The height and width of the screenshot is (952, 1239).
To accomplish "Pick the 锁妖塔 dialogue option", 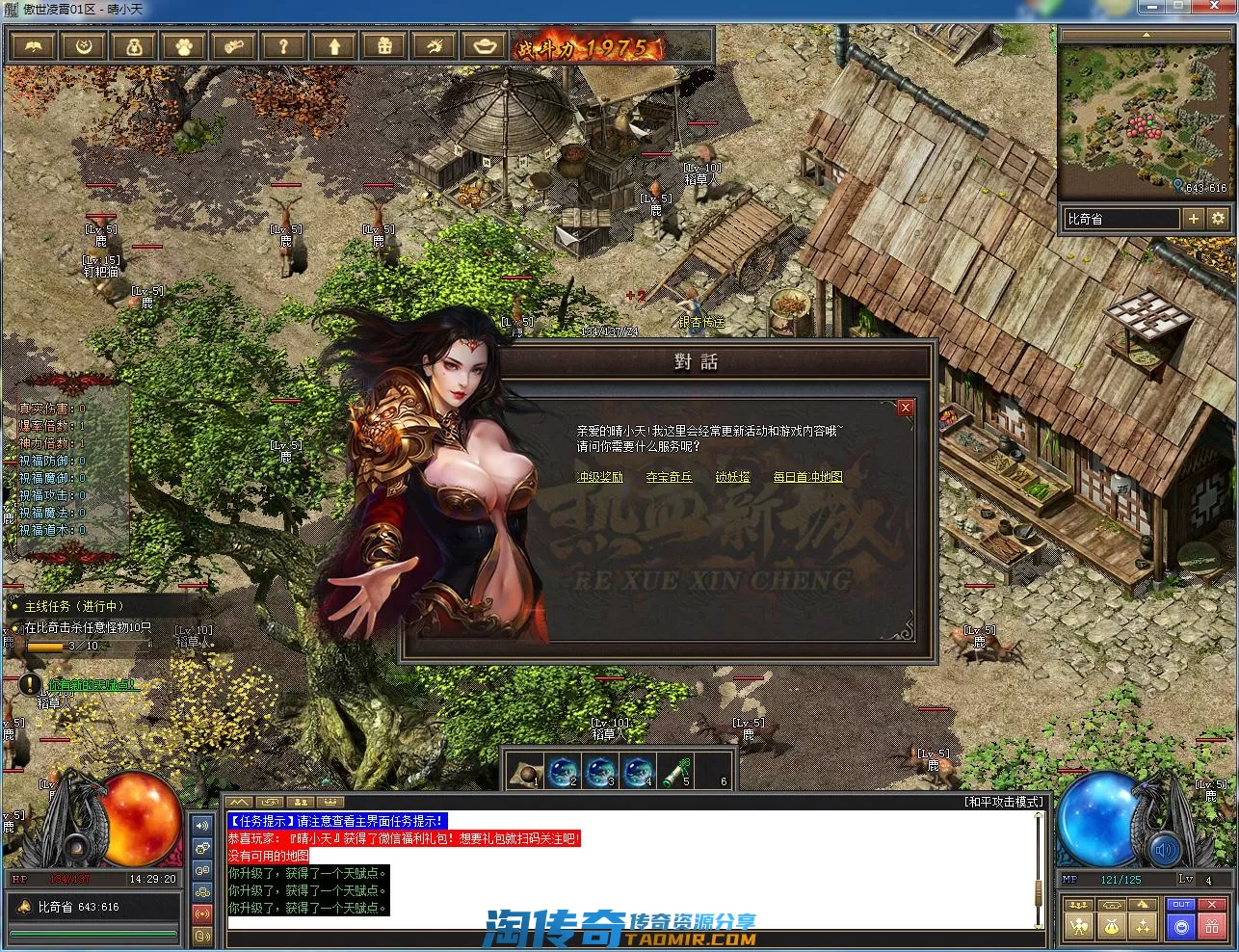I will [732, 477].
